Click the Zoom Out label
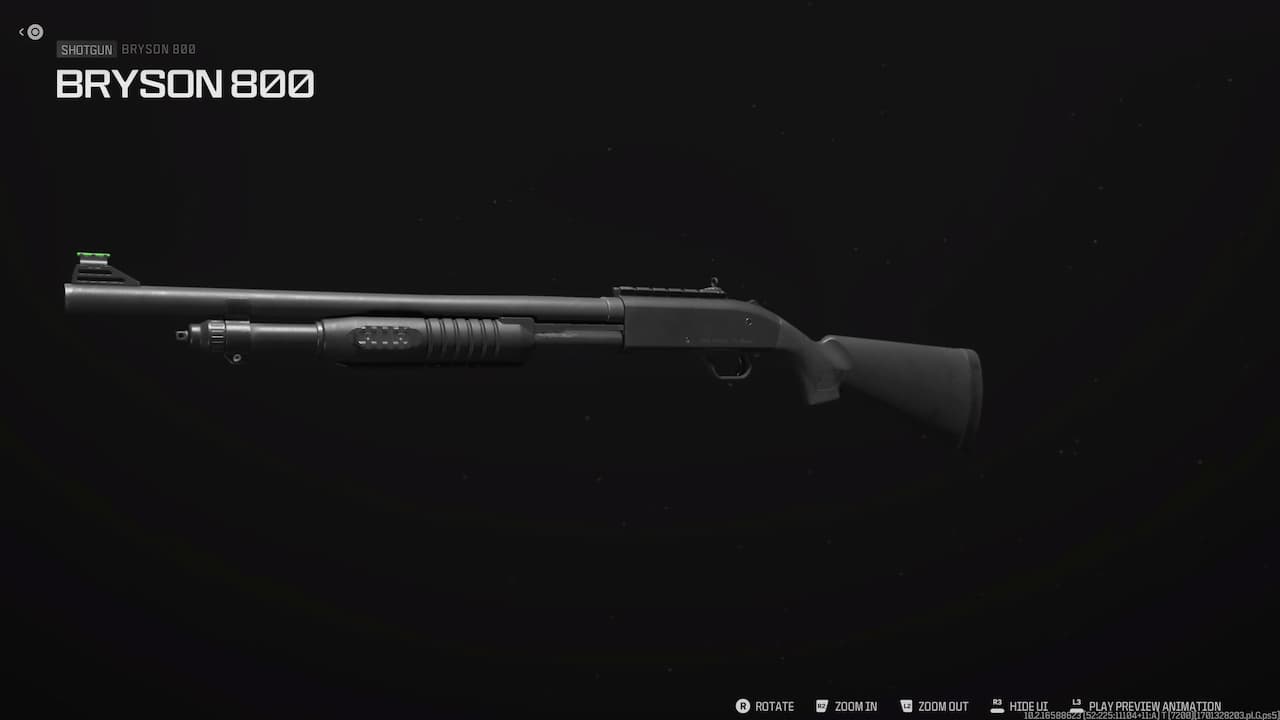 tap(944, 706)
